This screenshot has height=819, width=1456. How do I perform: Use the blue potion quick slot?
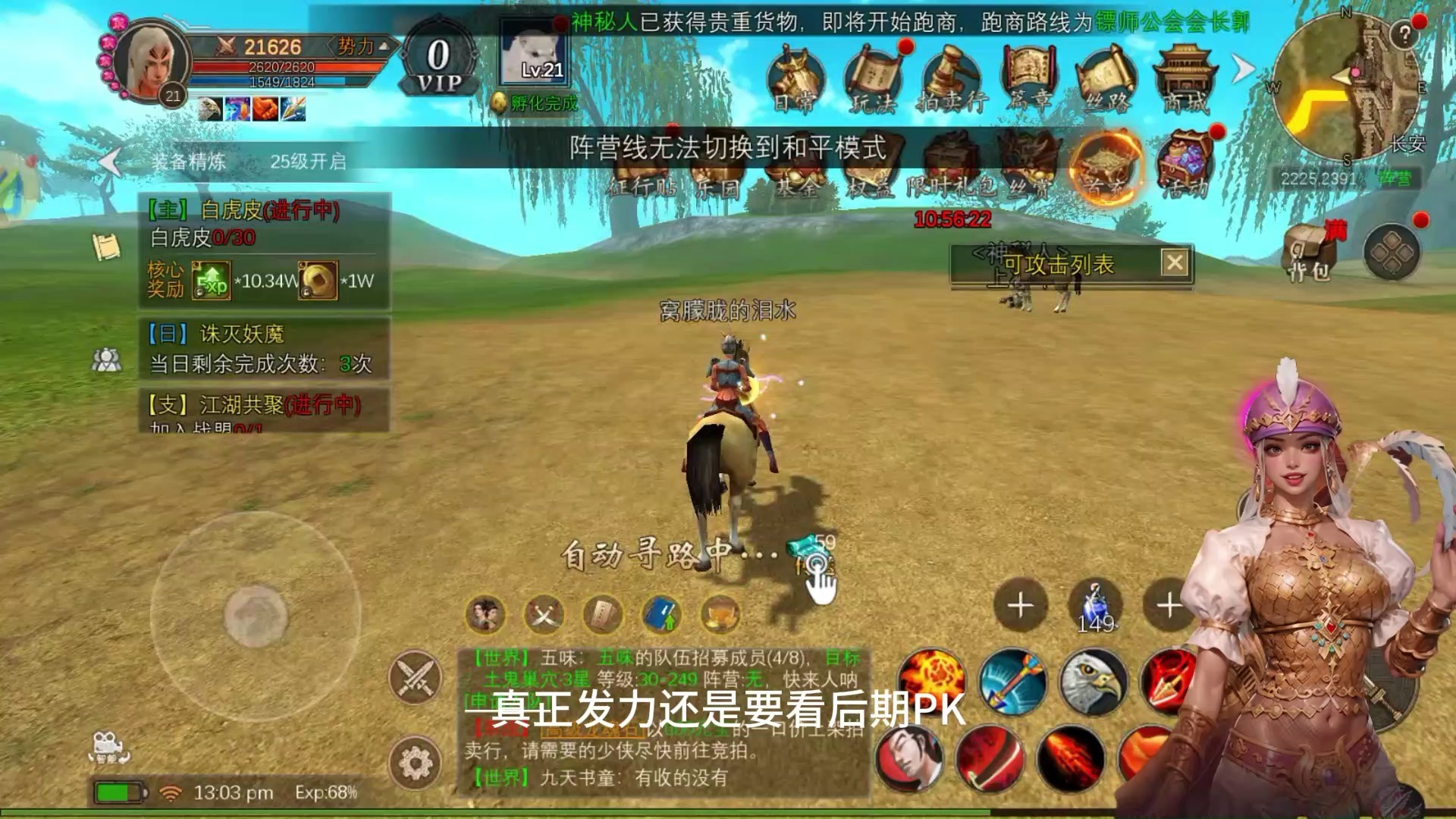pos(1095,606)
